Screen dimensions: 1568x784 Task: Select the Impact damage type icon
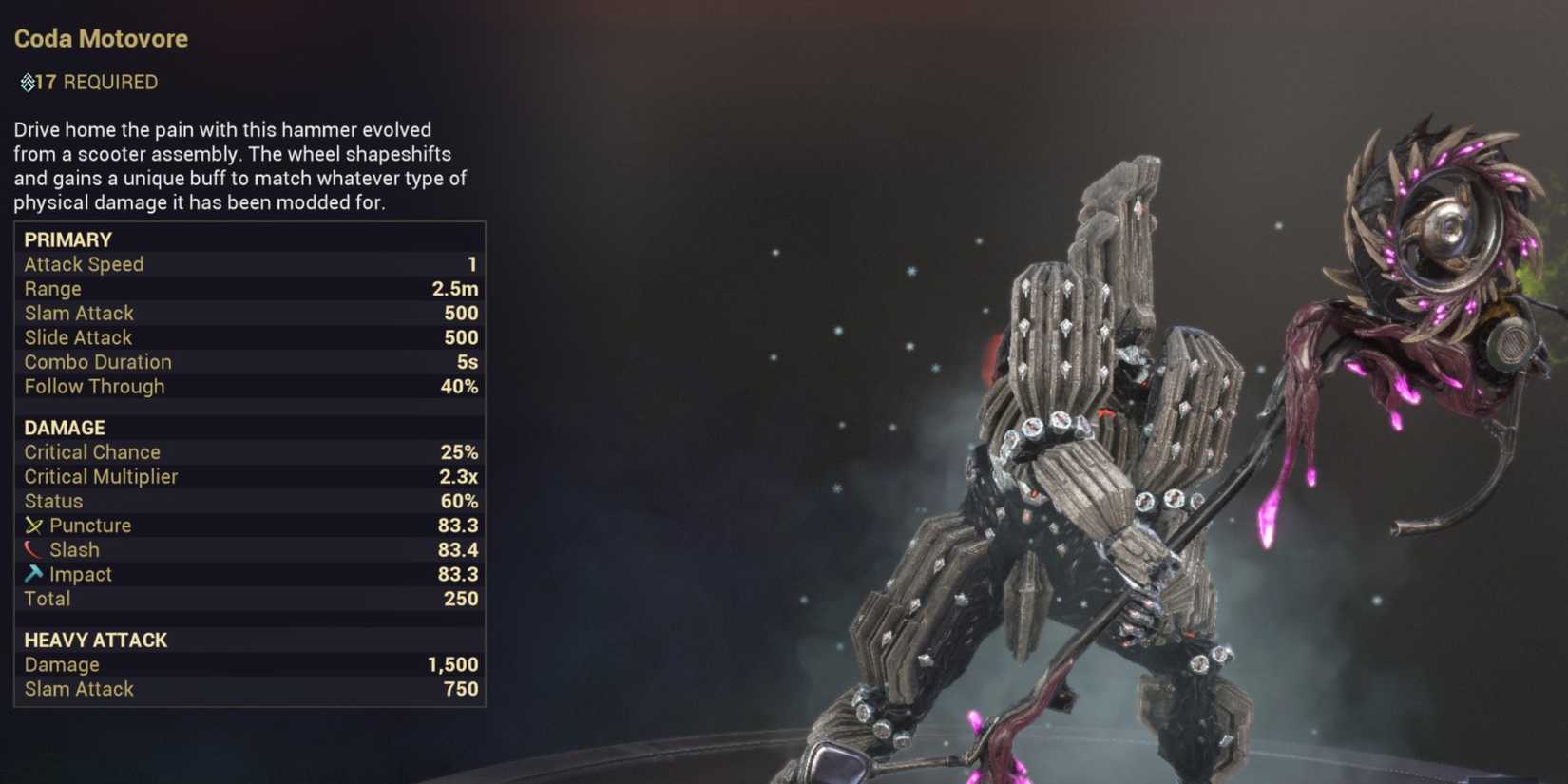[x=32, y=574]
